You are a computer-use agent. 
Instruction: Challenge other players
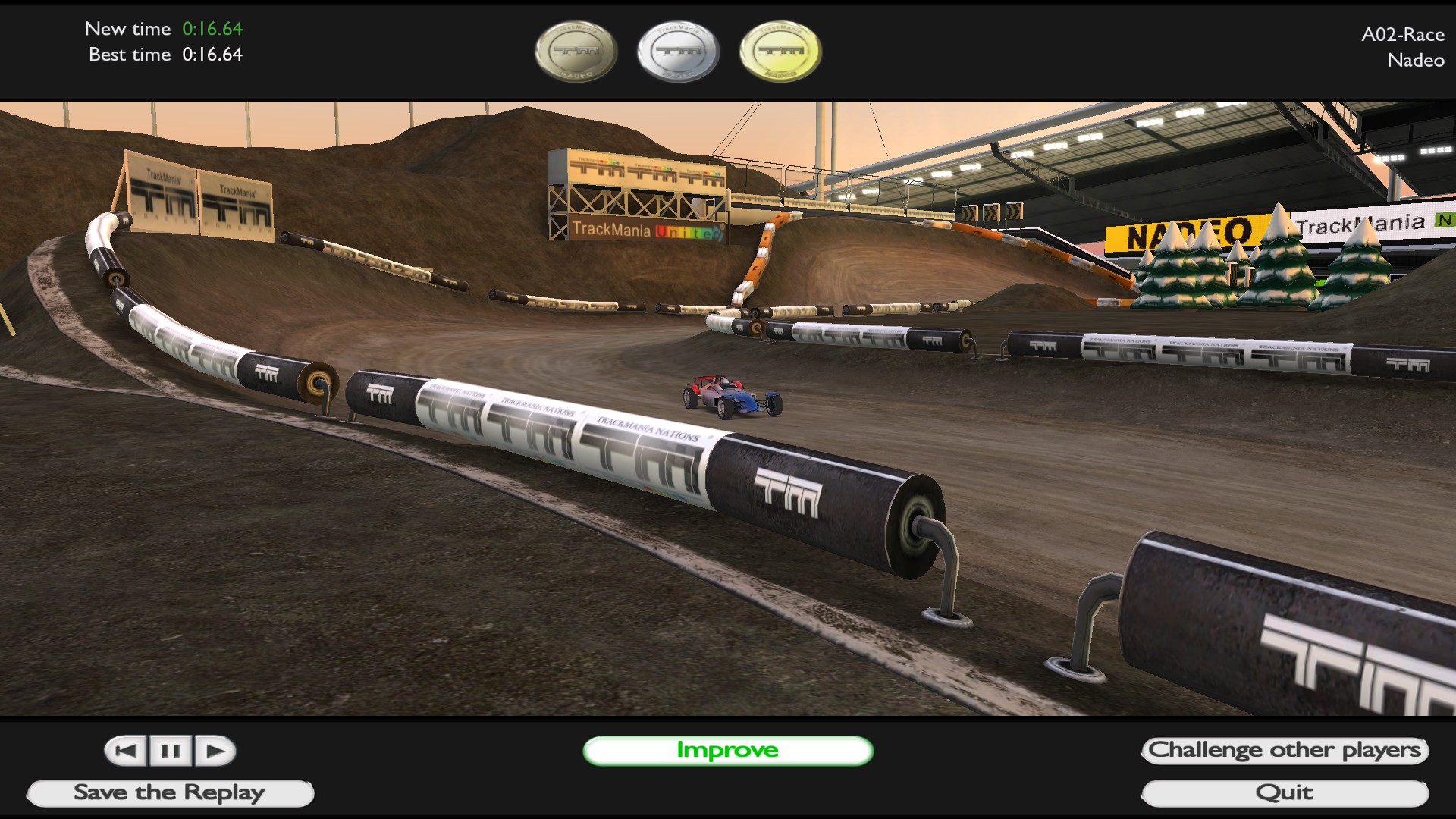(x=1285, y=751)
